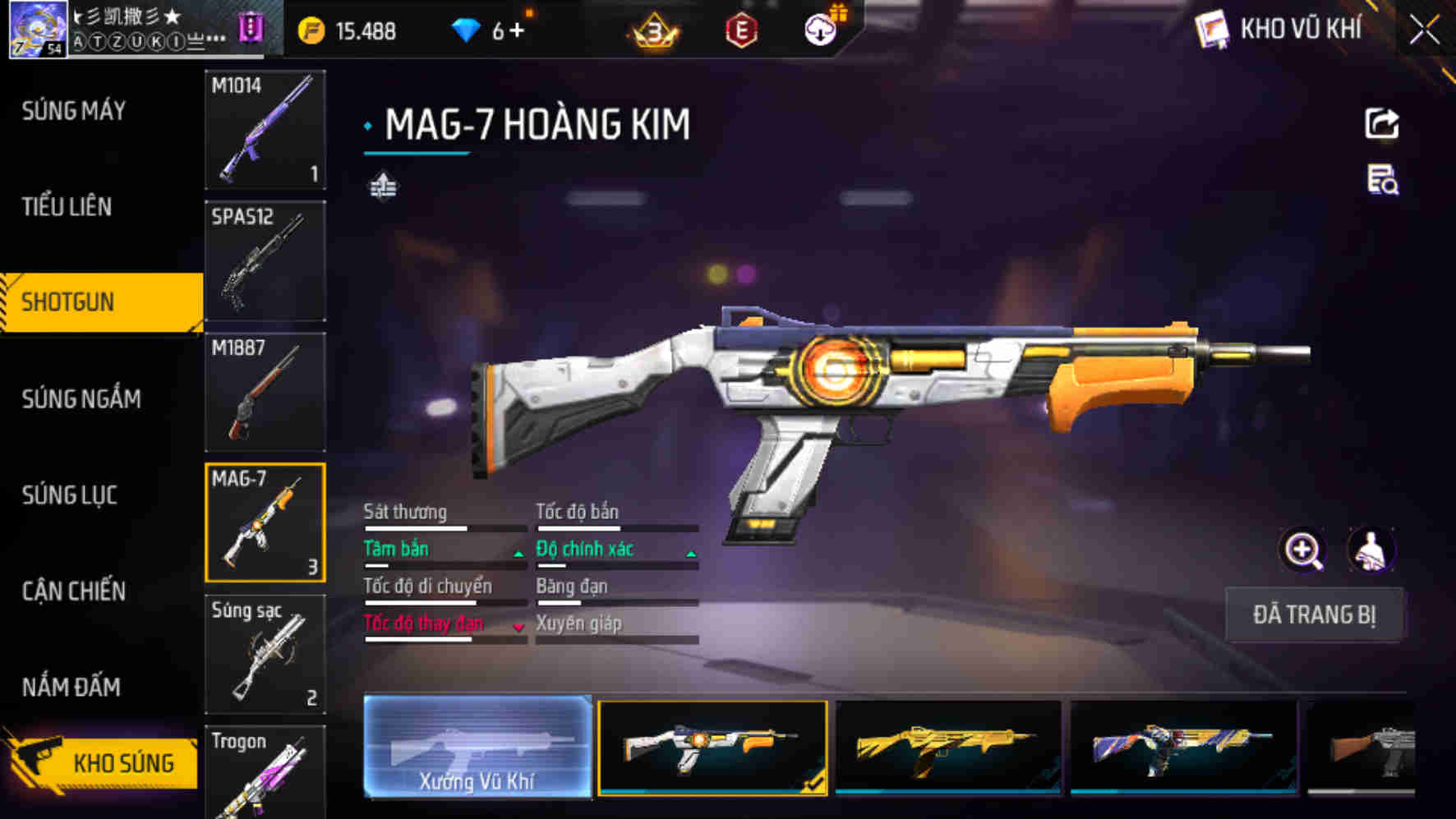This screenshot has width=1456, height=819.
Task: Add diamonds with the plus button
Action: [517, 31]
